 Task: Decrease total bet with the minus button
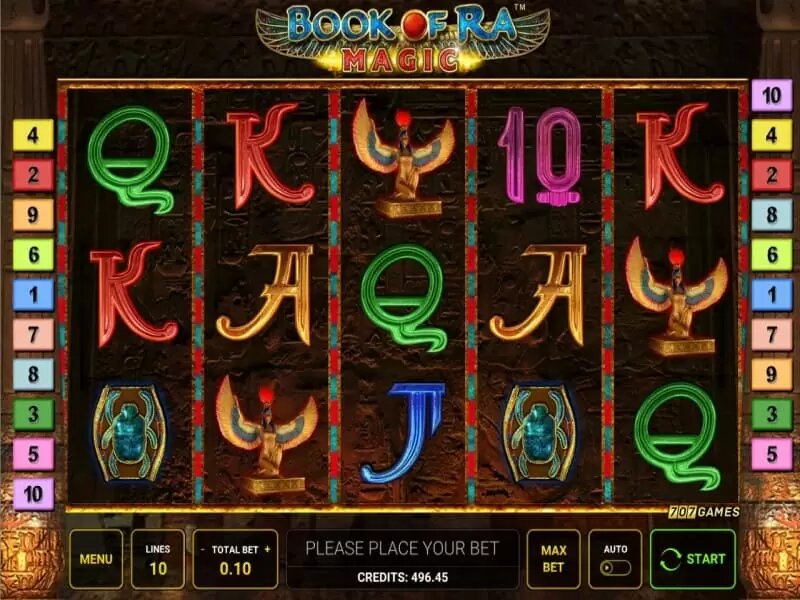[203, 549]
